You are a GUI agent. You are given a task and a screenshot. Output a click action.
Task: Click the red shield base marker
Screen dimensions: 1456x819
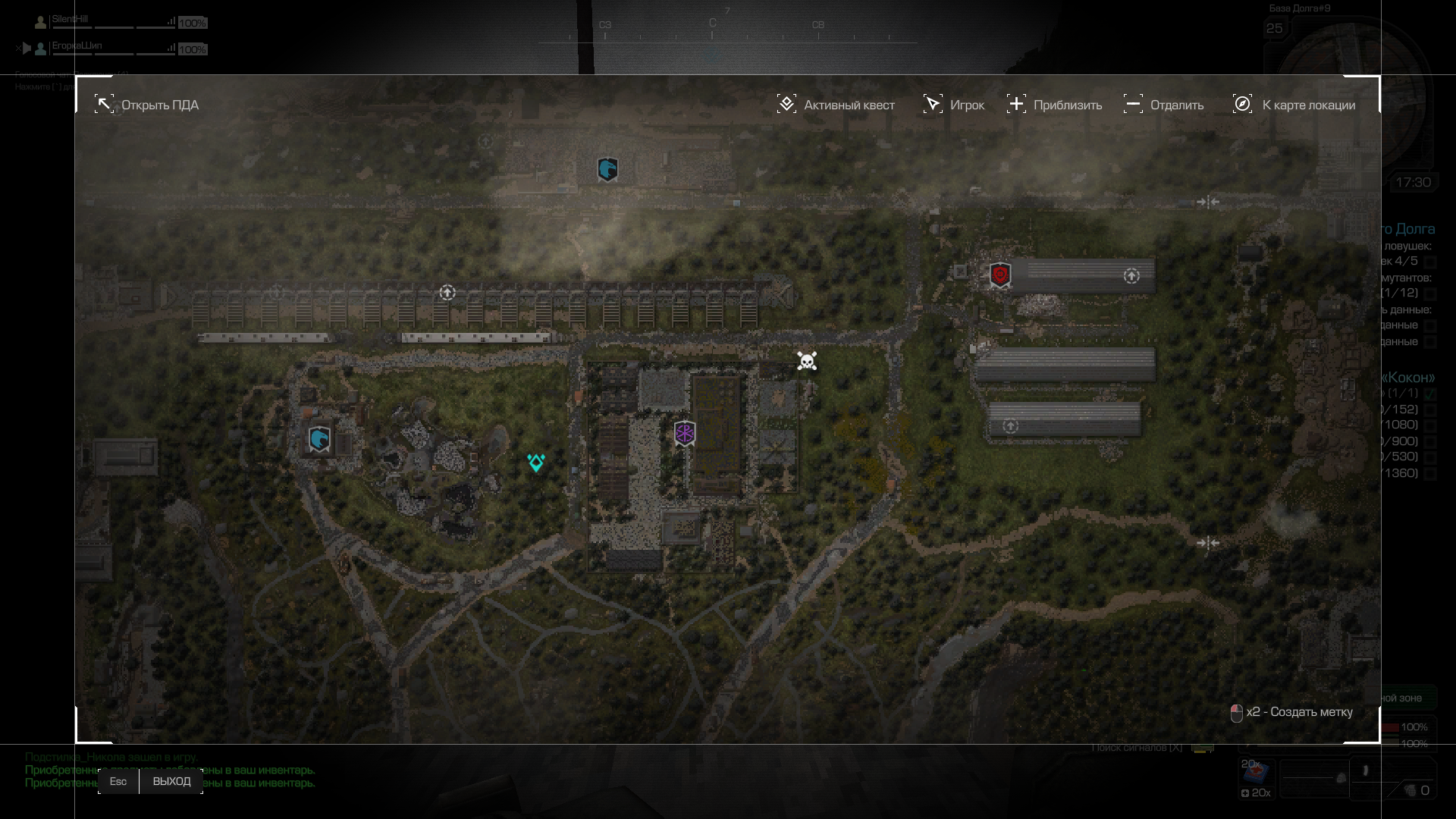1000,275
